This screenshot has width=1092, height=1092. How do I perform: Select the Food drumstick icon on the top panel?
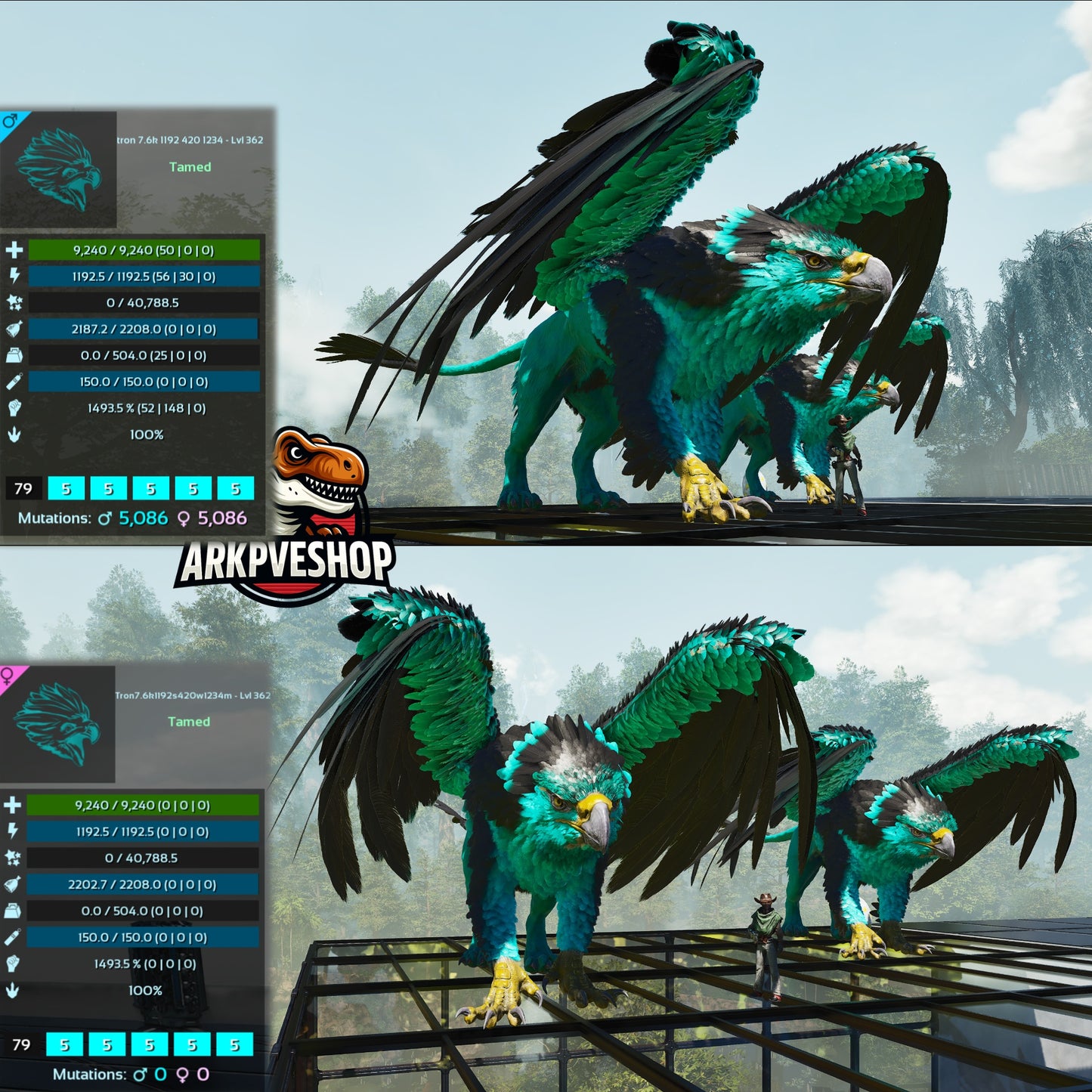[13, 327]
